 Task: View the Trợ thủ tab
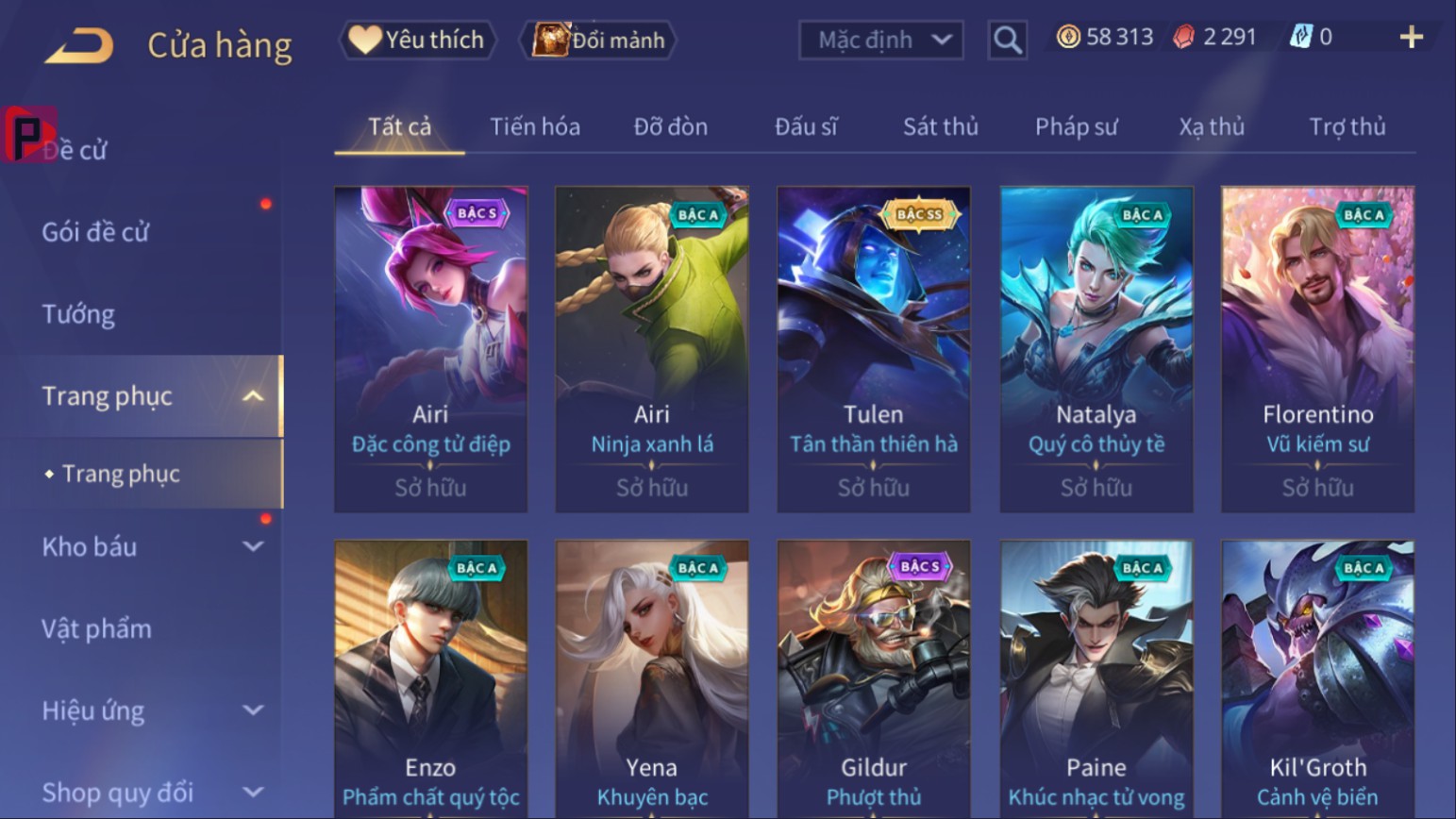(1347, 126)
